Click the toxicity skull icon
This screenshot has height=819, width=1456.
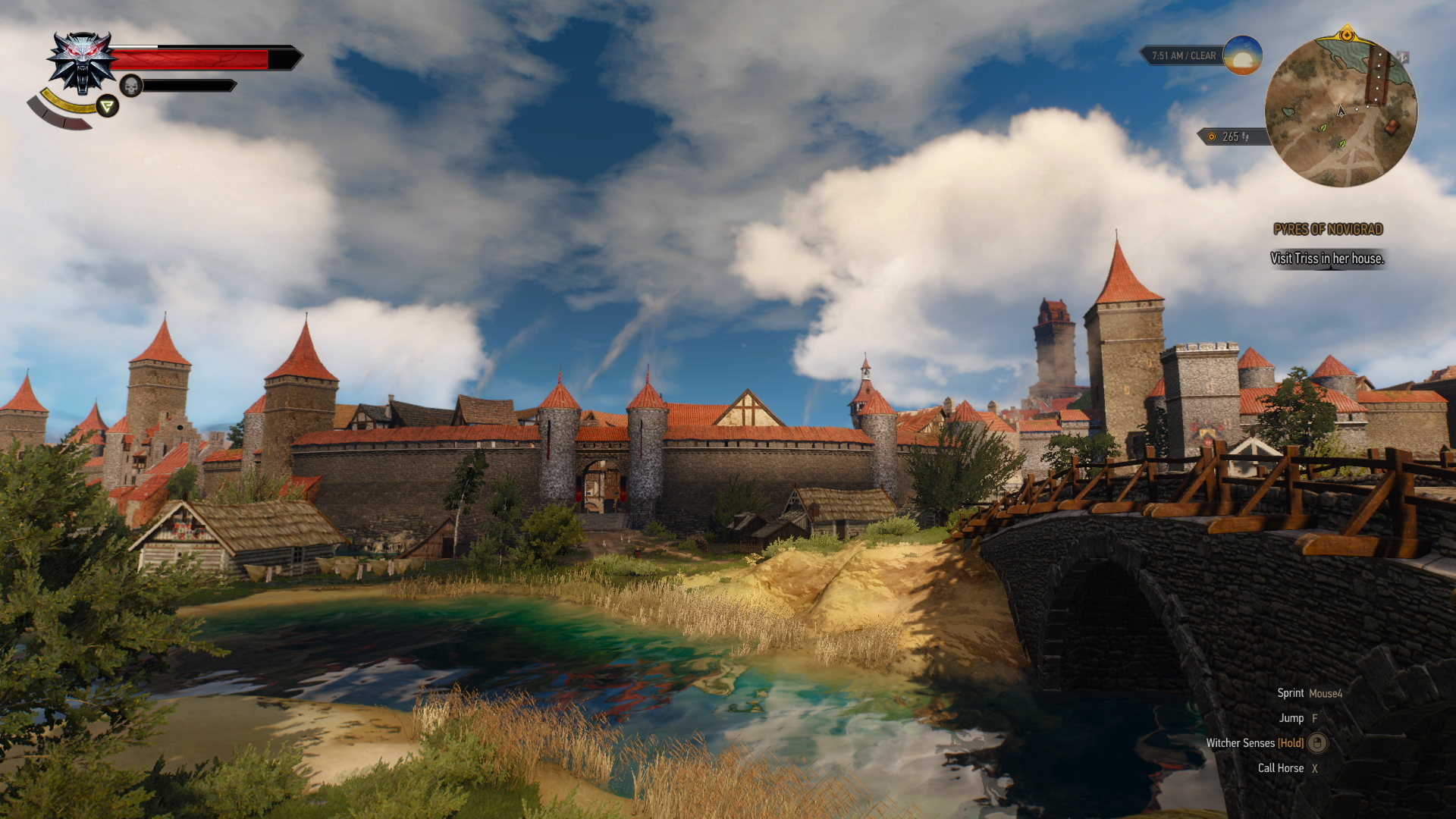pos(131,86)
